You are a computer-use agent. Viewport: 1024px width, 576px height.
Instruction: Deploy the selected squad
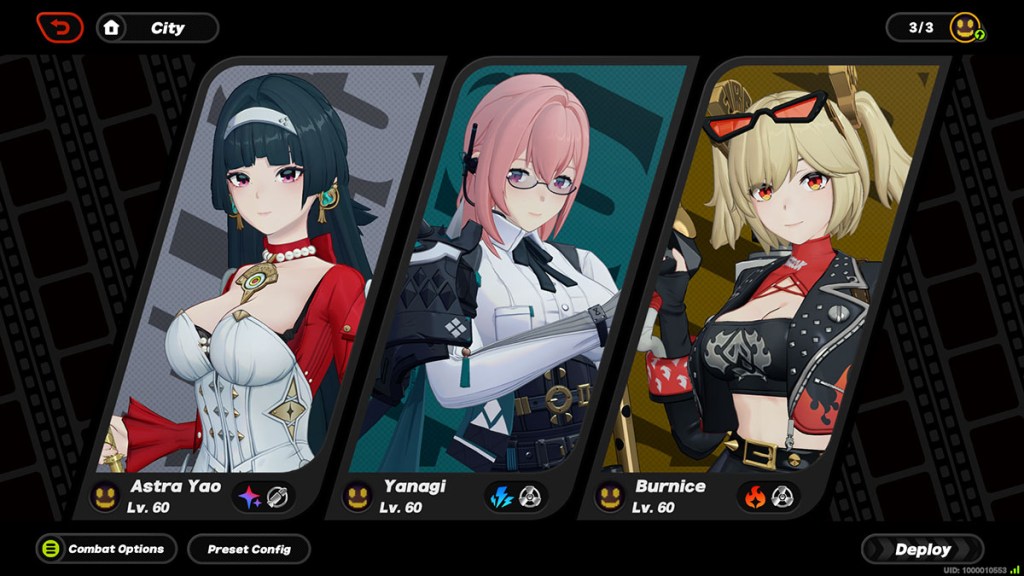pos(922,549)
